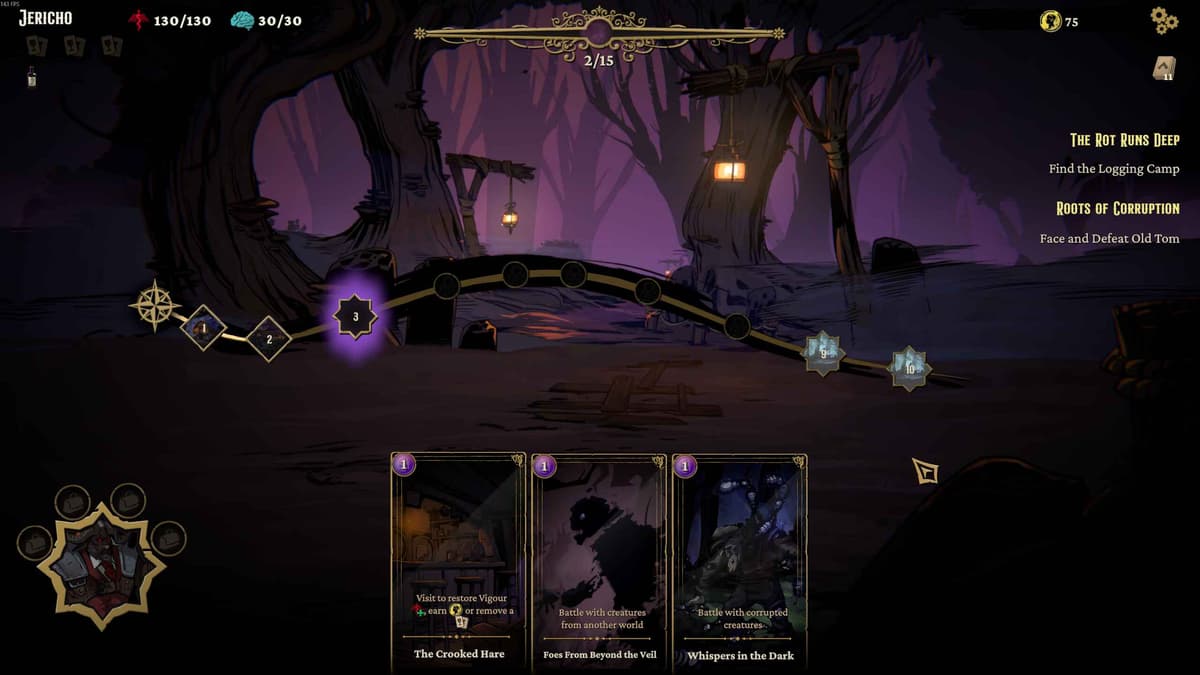Open the card deck icon
Viewport: 1200px width, 675px height.
click(x=1164, y=68)
